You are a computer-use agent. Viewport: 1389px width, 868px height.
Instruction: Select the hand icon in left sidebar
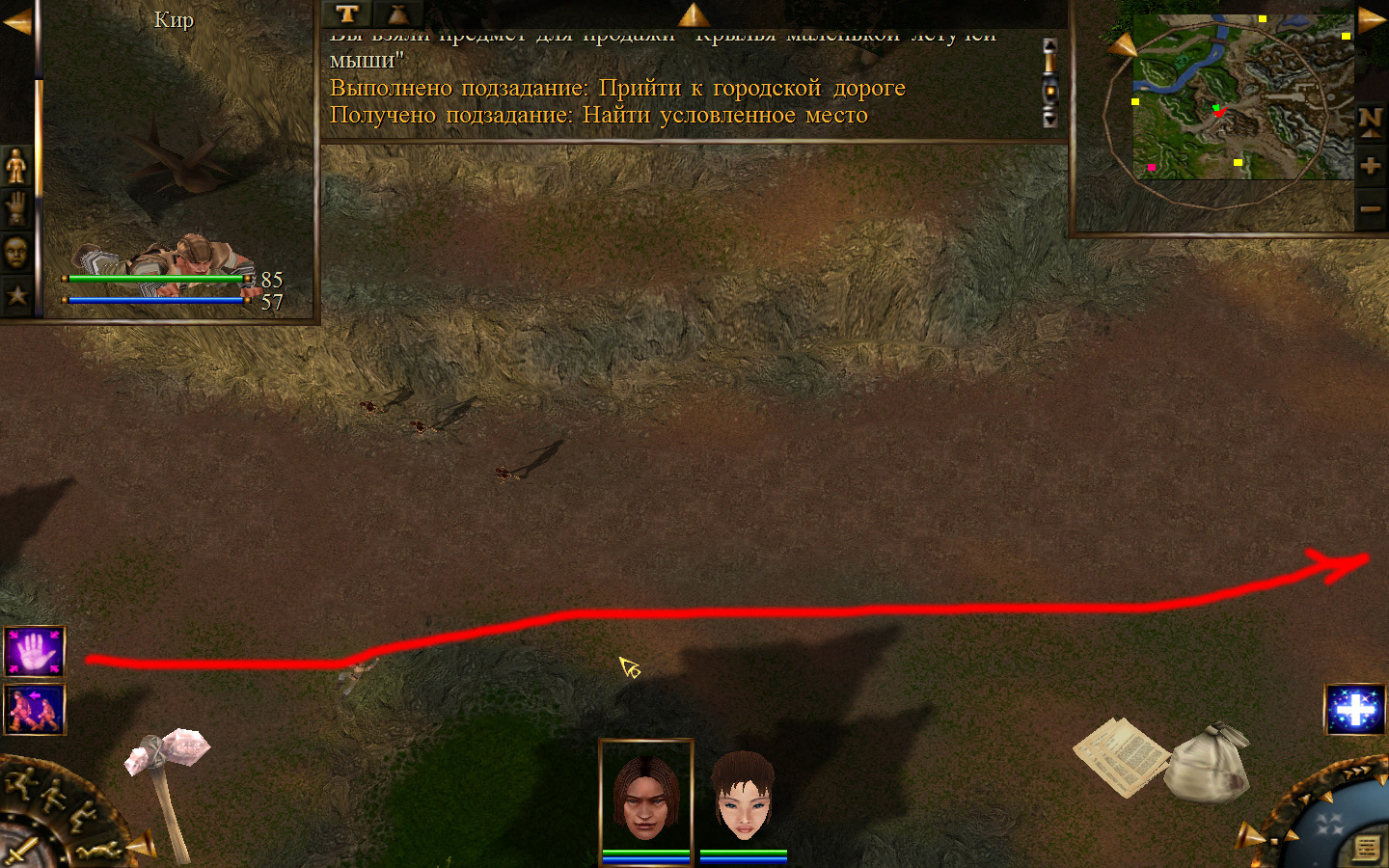(16, 207)
